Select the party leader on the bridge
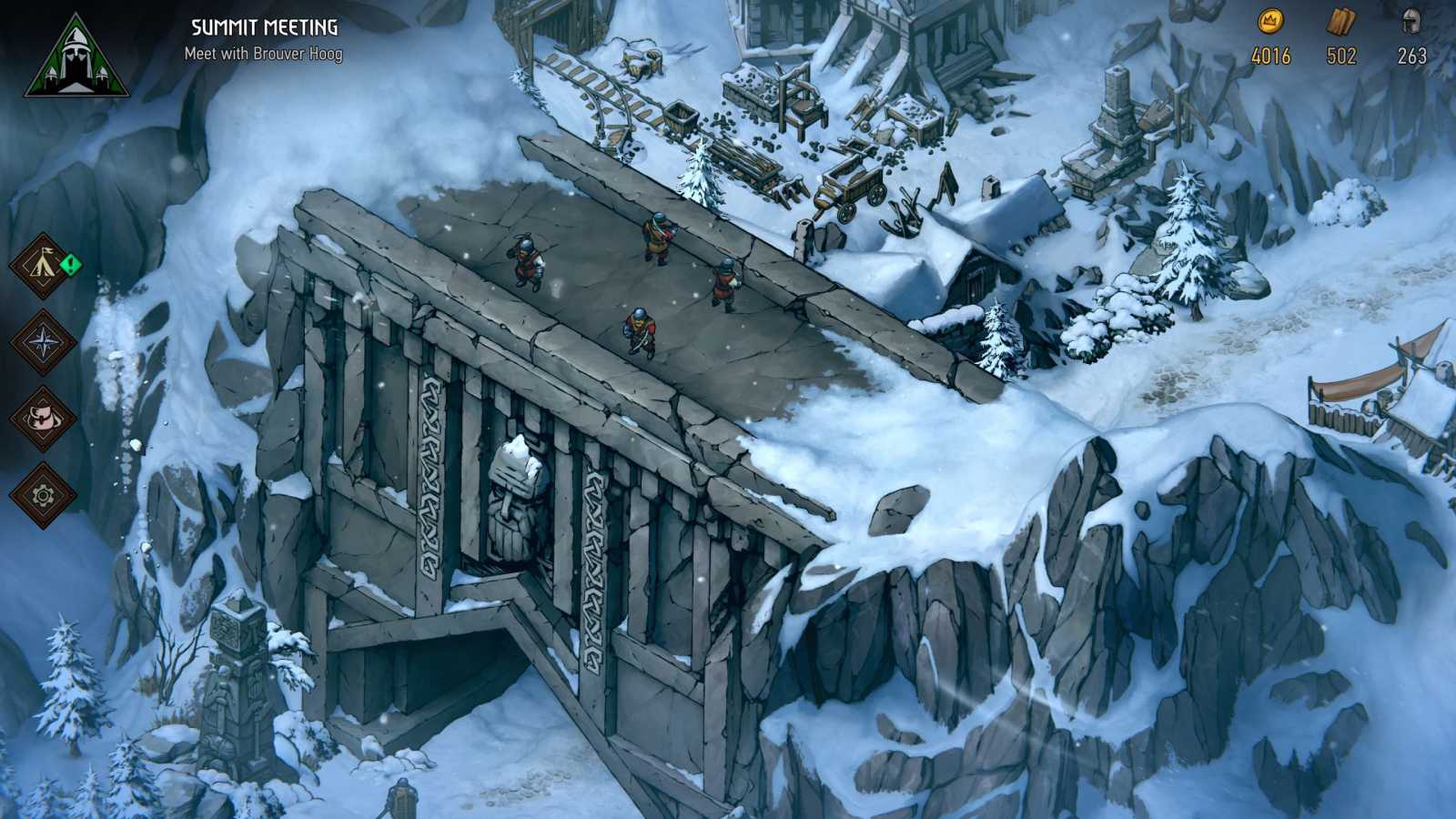The width and height of the screenshot is (1456, 819). [x=657, y=235]
